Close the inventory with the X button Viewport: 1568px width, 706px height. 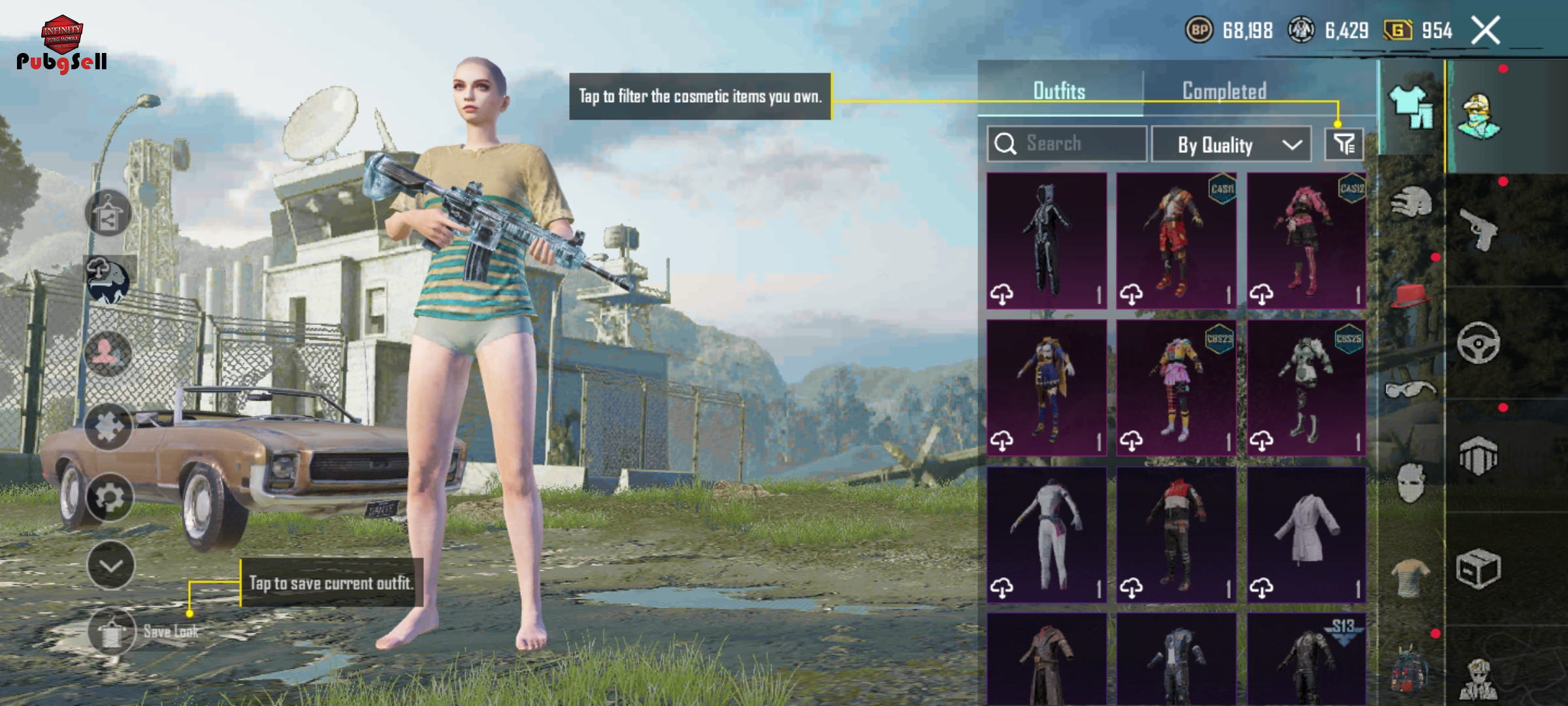[x=1485, y=31]
